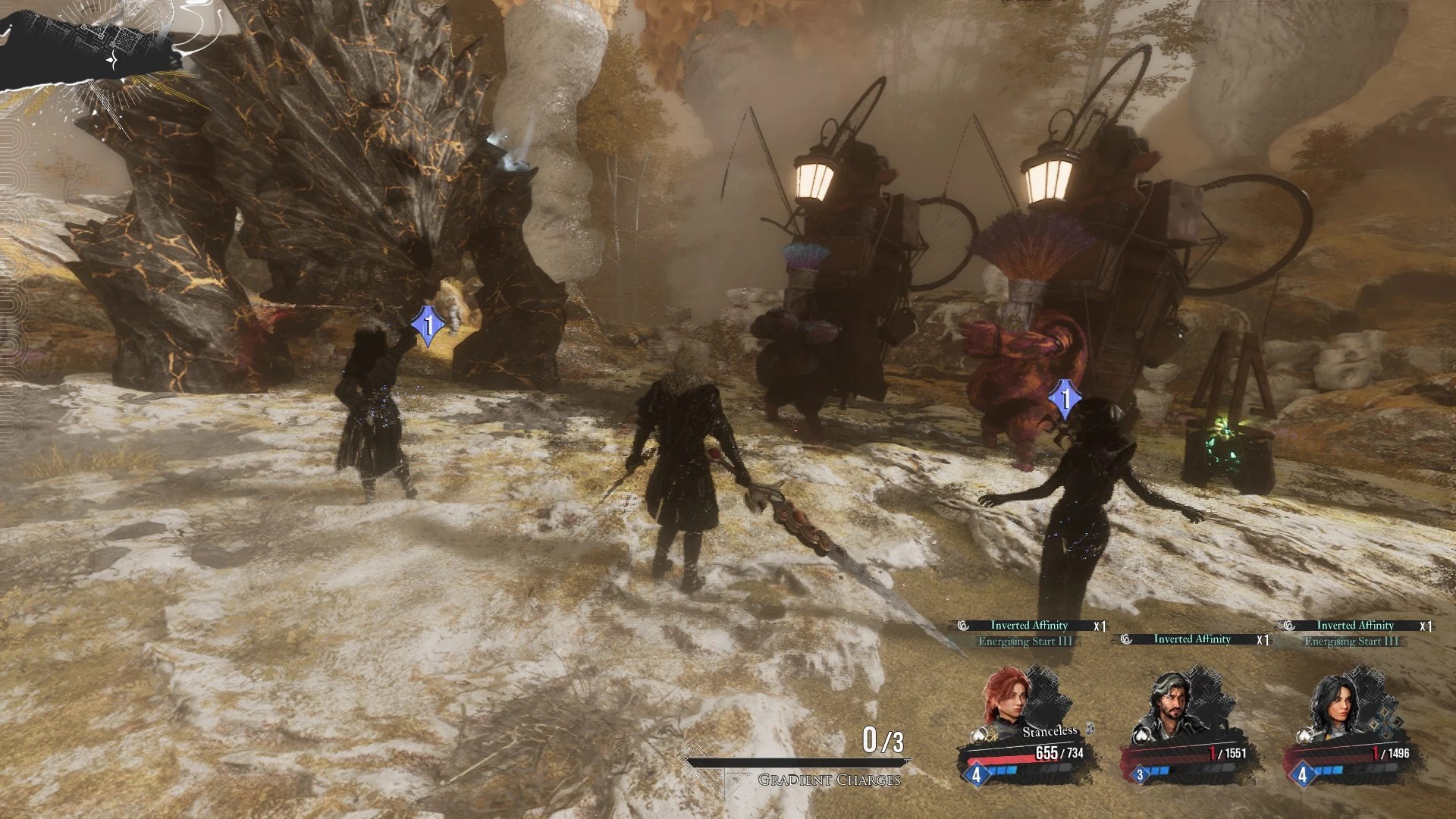The image size is (1456, 819).
Task: Select the blue diamond marker on the lantern enemy
Action: click(x=1065, y=399)
